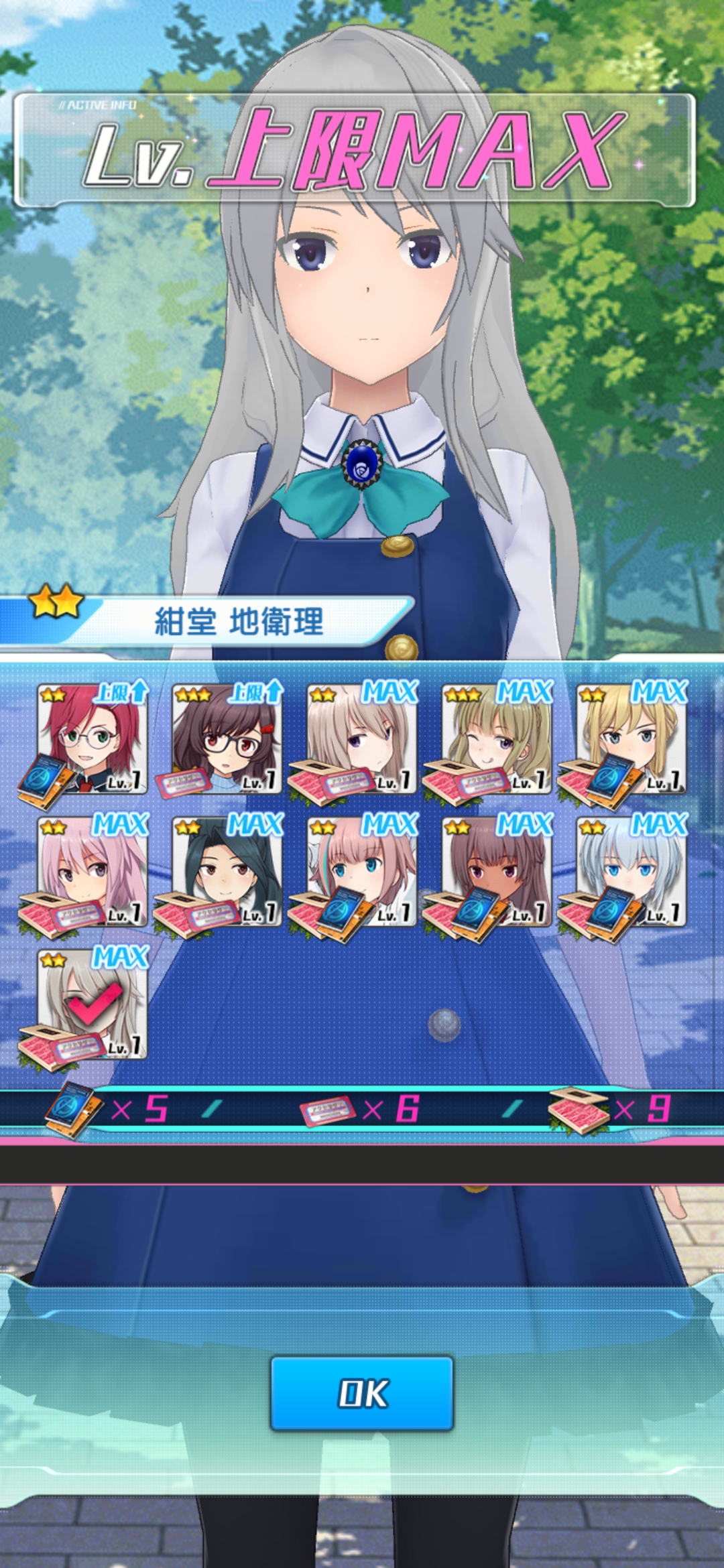The image size is (724, 1568).
Task: Choose the three-star brunette with black glasses
Action: [x=227, y=738]
